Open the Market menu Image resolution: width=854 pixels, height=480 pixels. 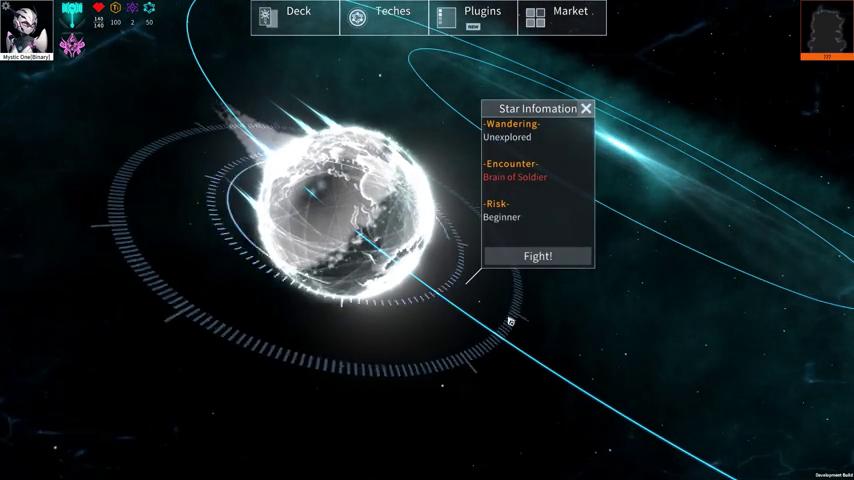coord(562,17)
